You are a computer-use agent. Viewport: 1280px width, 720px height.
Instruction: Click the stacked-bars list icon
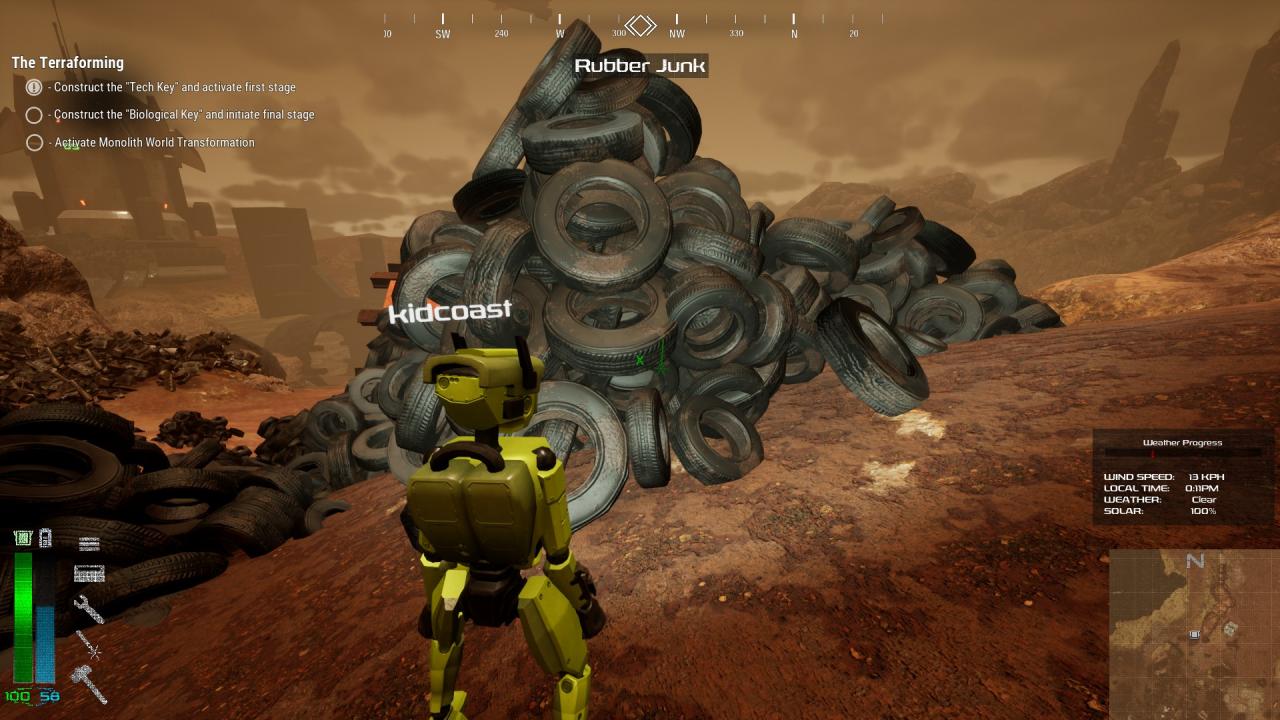click(89, 544)
